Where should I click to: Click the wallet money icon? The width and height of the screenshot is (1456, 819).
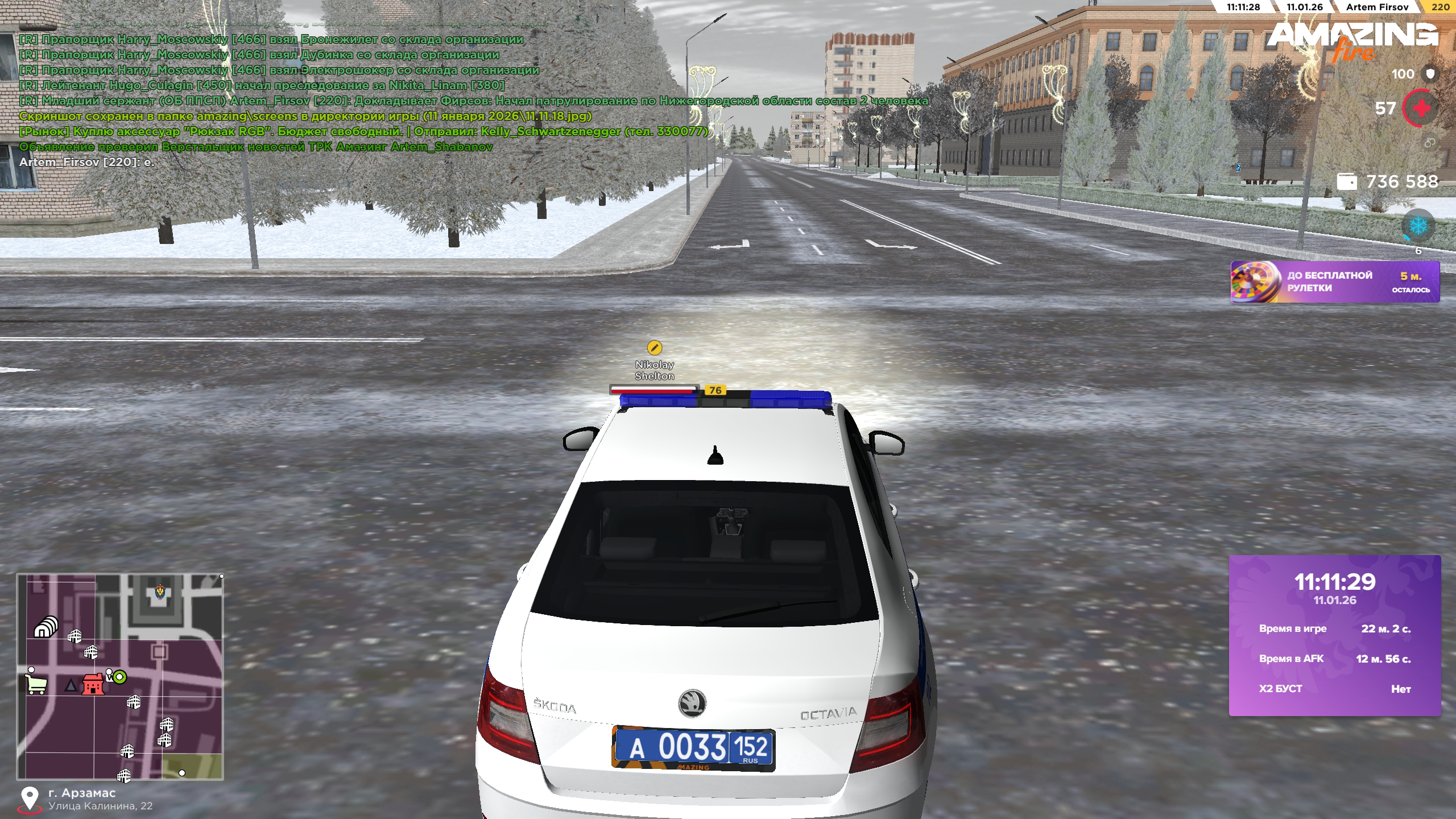[x=1346, y=182]
